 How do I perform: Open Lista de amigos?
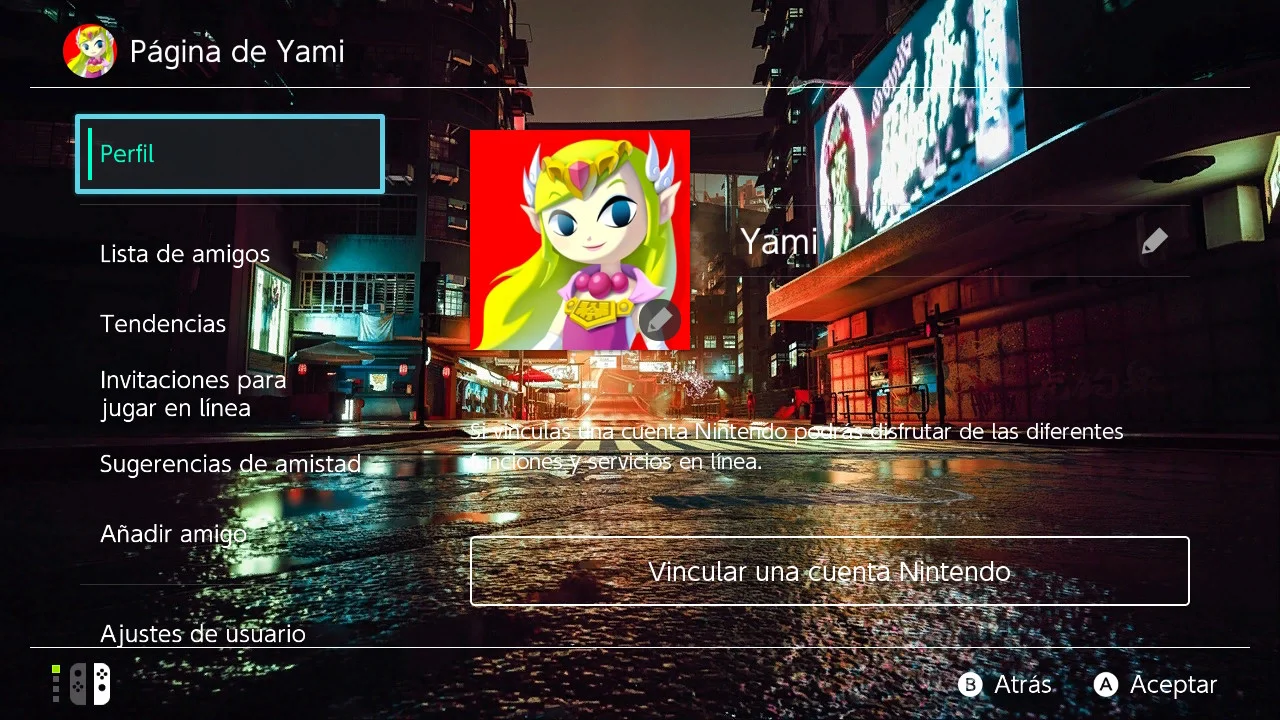184,253
